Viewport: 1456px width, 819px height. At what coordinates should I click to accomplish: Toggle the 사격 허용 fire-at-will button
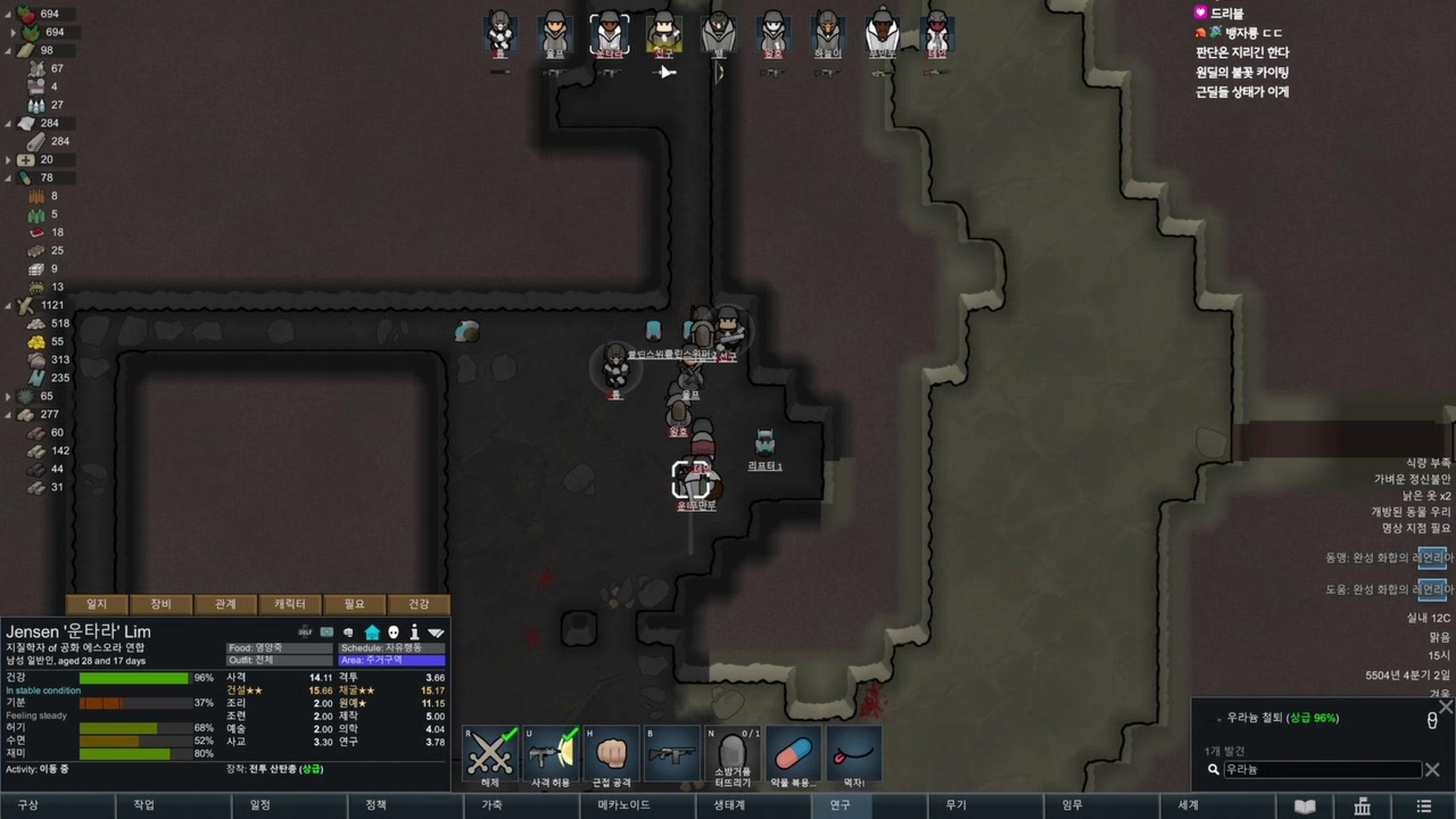point(550,756)
